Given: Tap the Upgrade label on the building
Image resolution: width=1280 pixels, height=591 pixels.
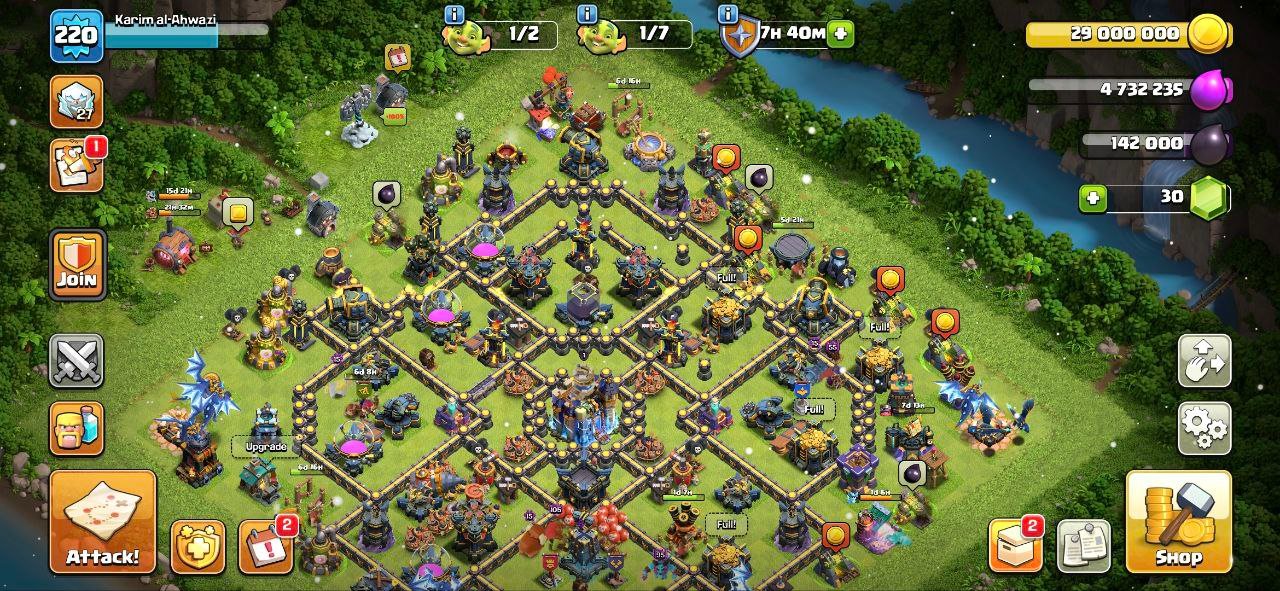Looking at the screenshot, I should click(266, 446).
